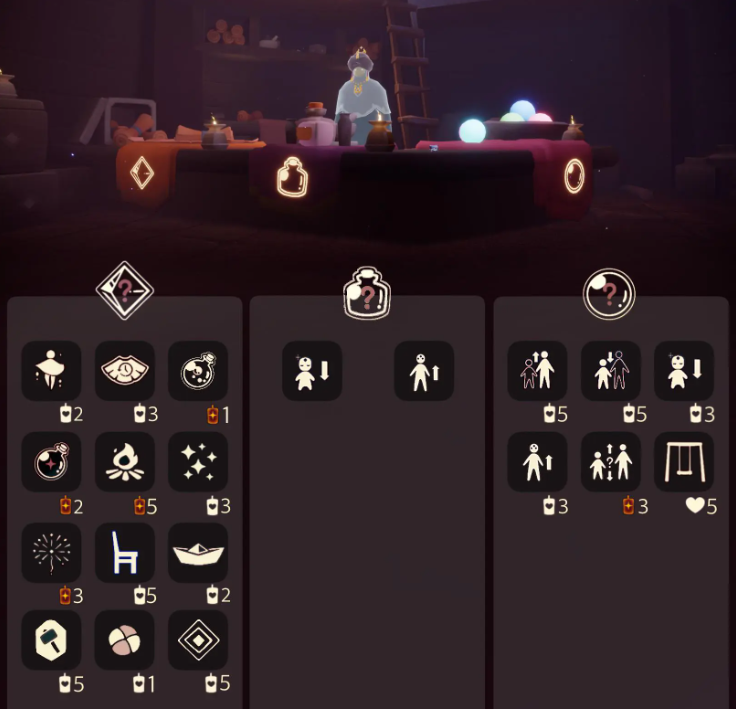Select the fireworks burst item
Viewport: 736px width, 709px height.
click(52, 552)
